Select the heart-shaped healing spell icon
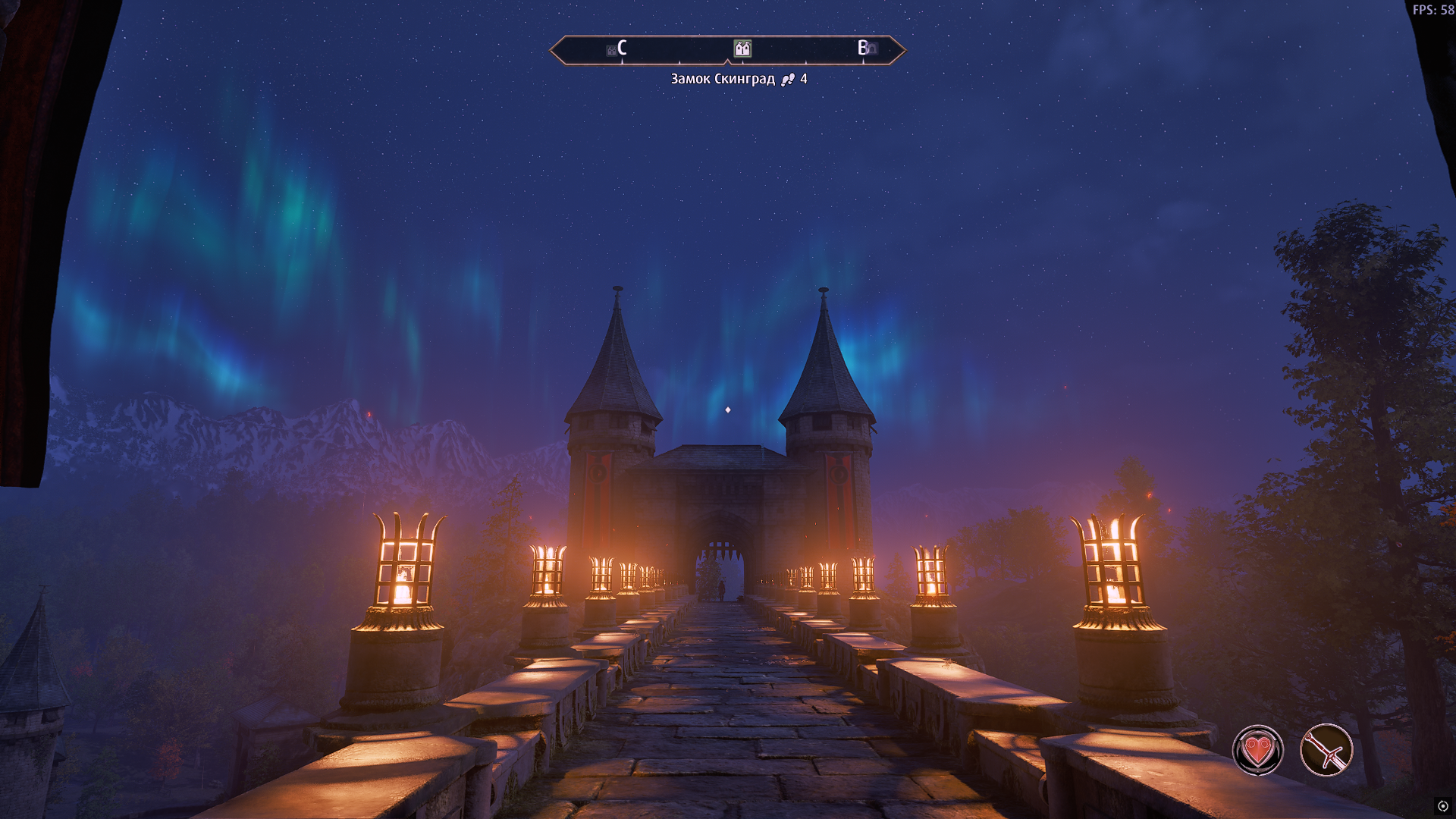Viewport: 1456px width, 819px height. (1257, 750)
